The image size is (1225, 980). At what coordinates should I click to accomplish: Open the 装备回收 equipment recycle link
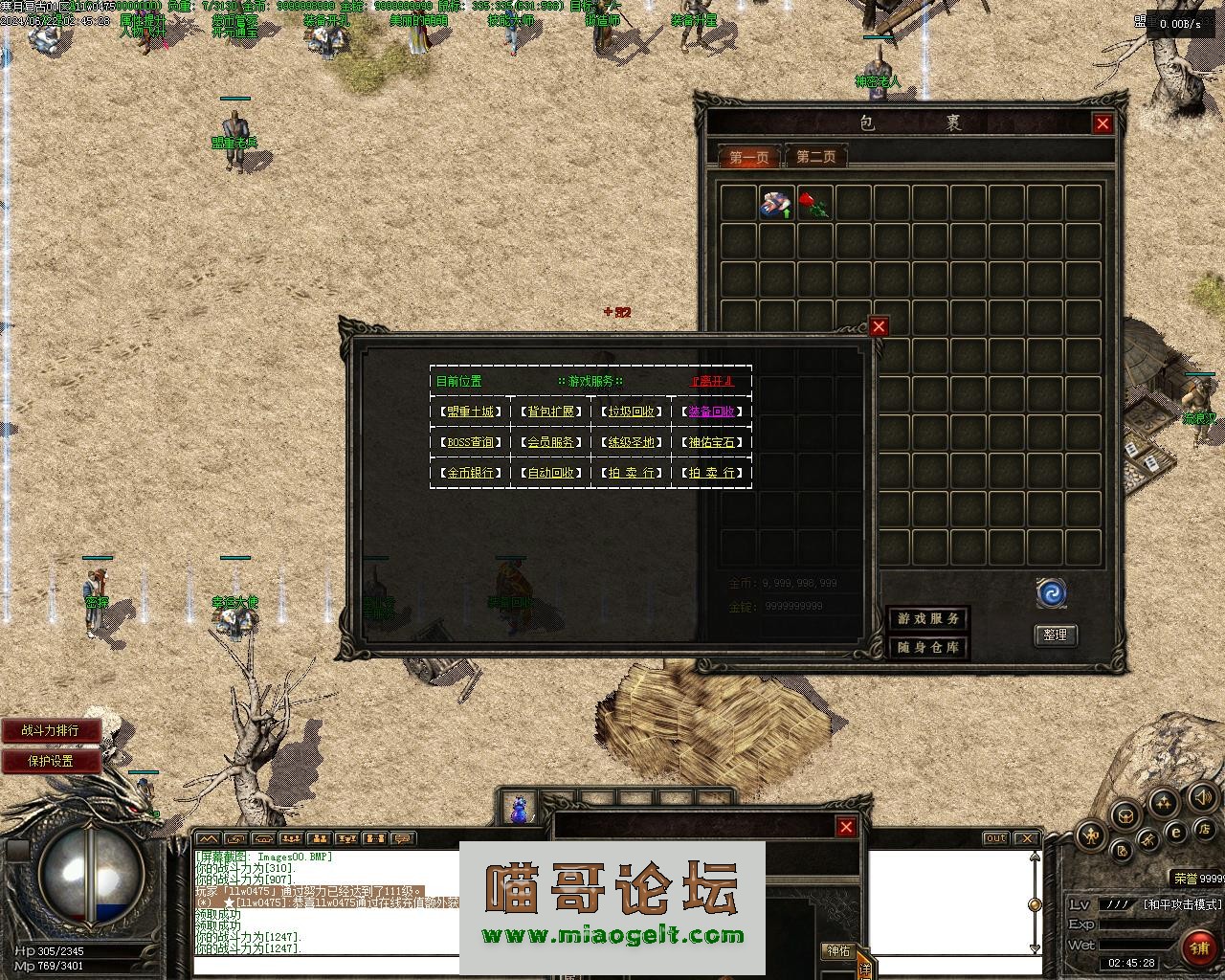[x=711, y=412]
